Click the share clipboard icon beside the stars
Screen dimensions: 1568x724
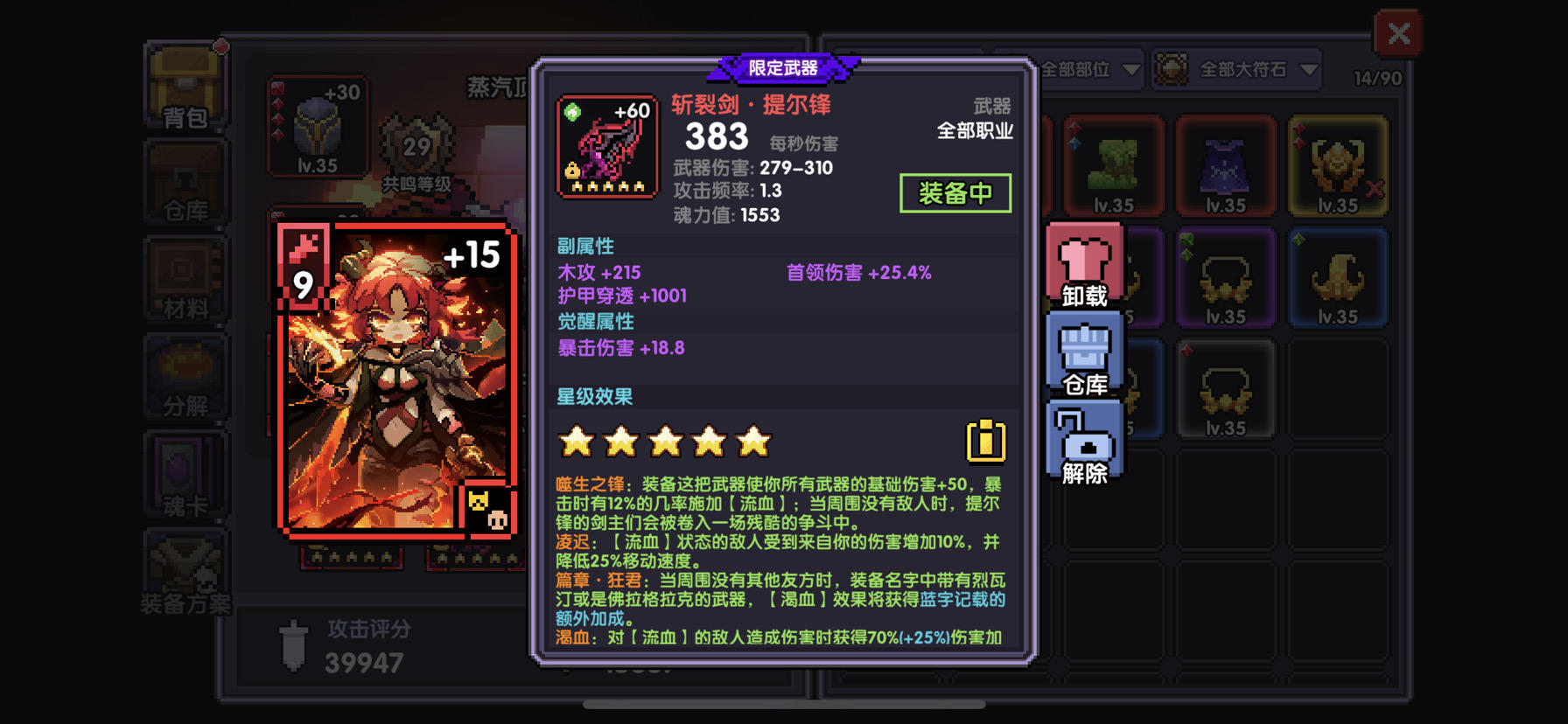pyautogui.click(x=986, y=442)
